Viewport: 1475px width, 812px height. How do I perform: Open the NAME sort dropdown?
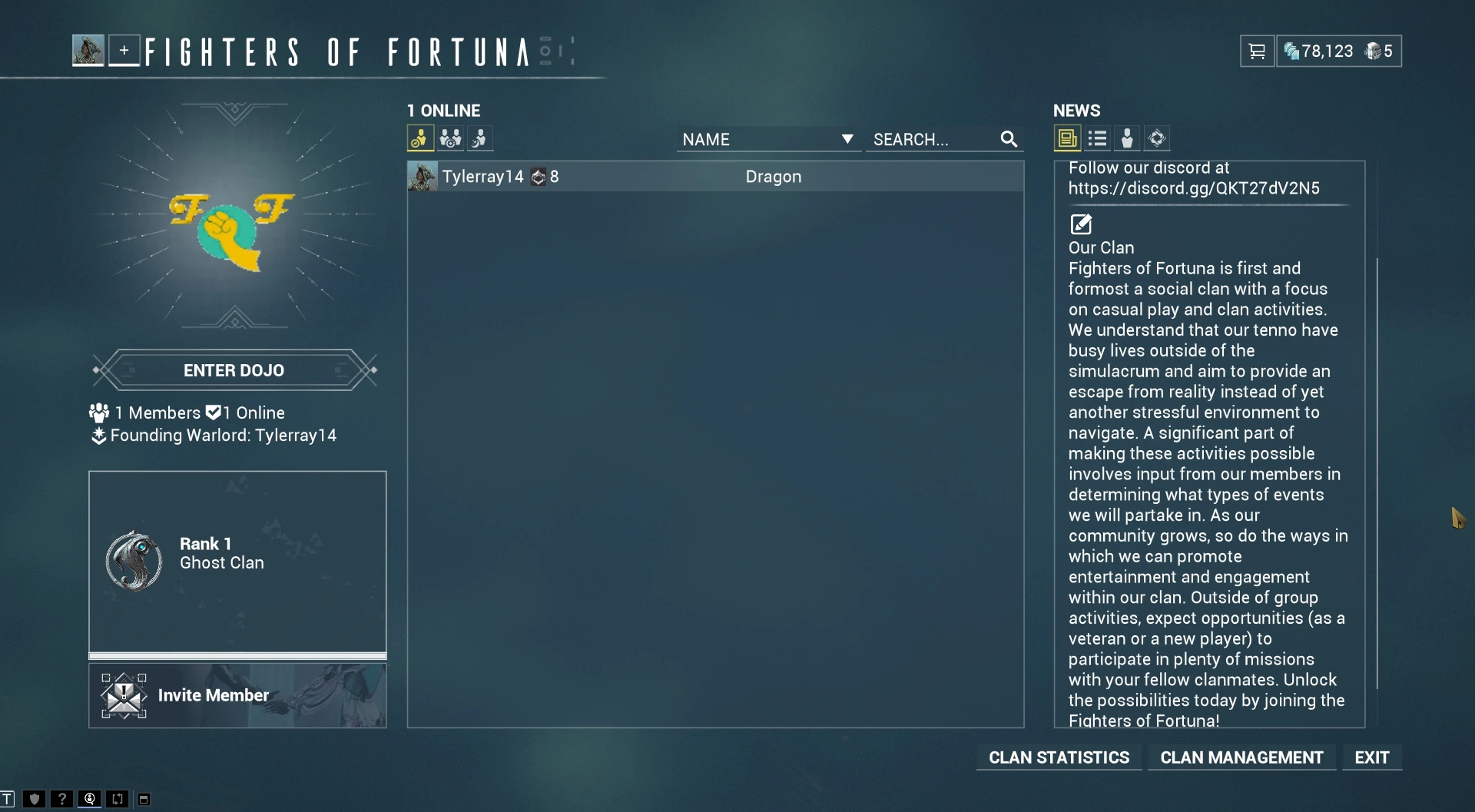pos(768,139)
